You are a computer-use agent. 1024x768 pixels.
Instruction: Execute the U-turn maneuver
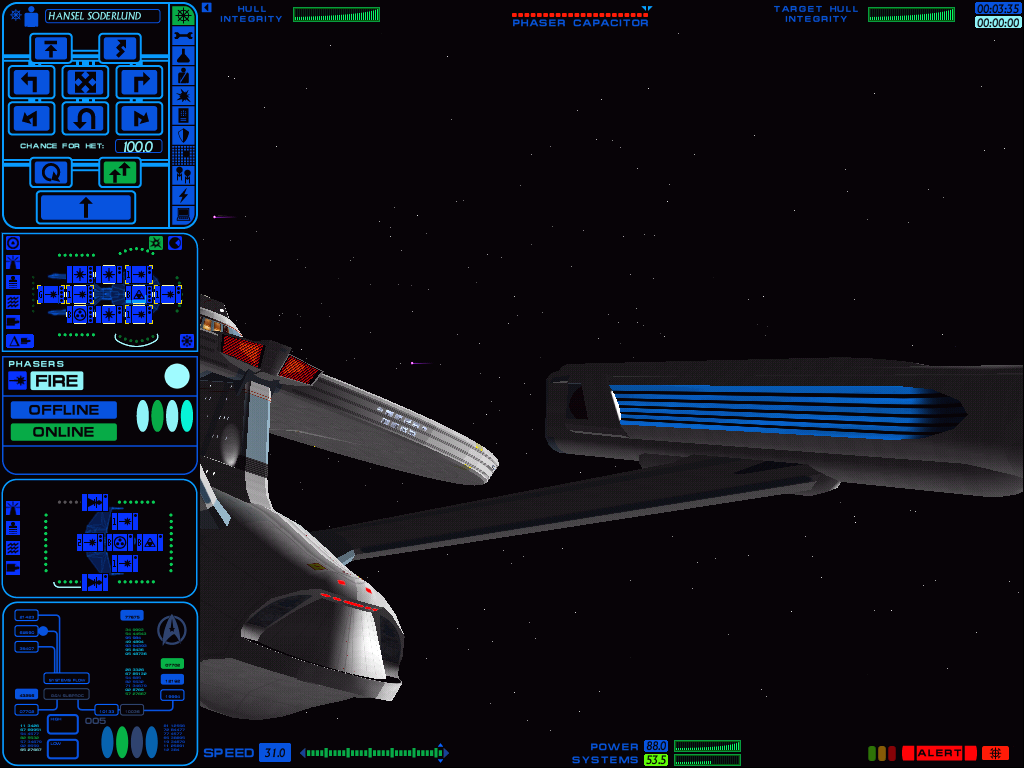click(x=85, y=119)
